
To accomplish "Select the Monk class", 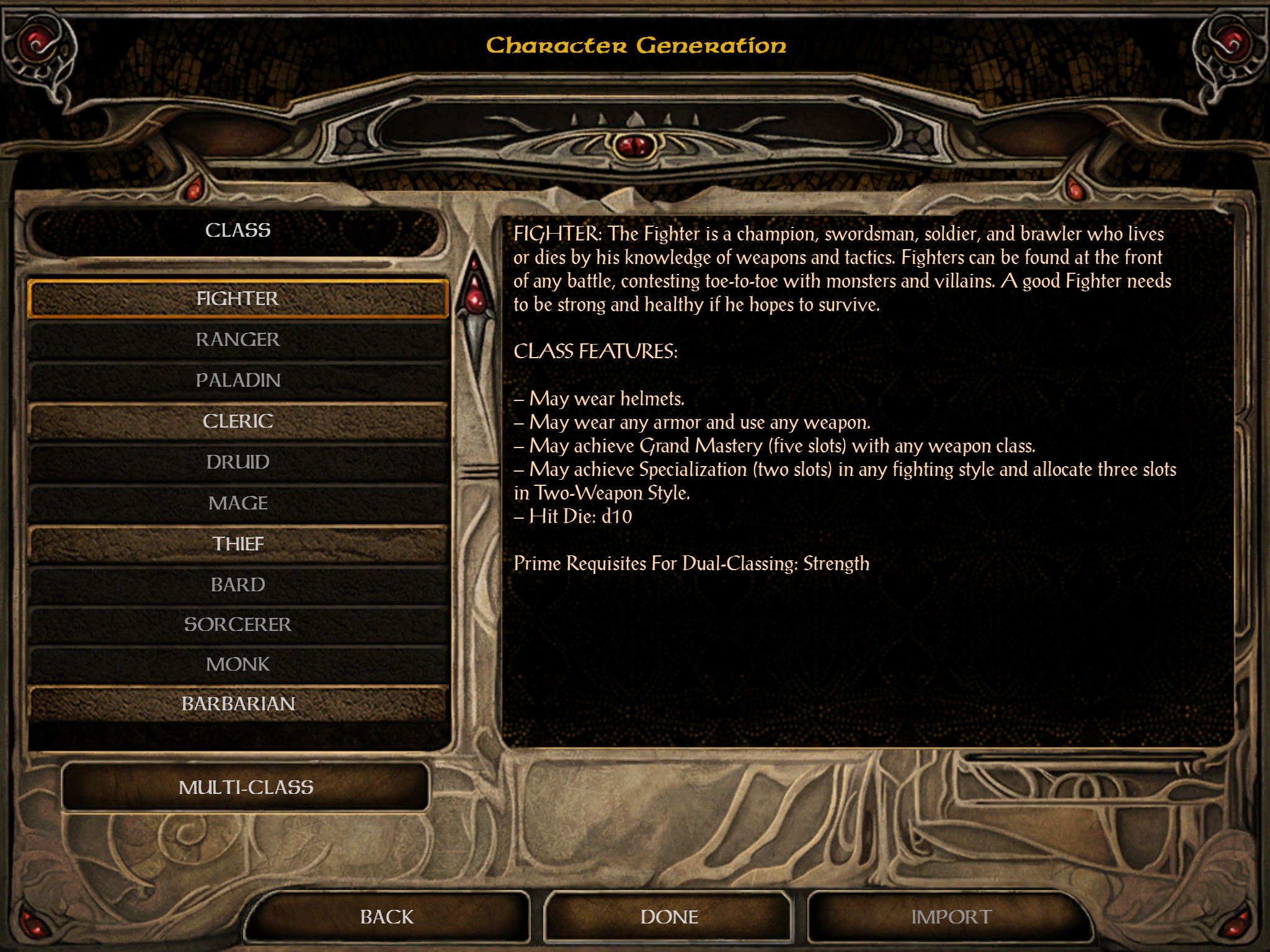I will [x=238, y=664].
